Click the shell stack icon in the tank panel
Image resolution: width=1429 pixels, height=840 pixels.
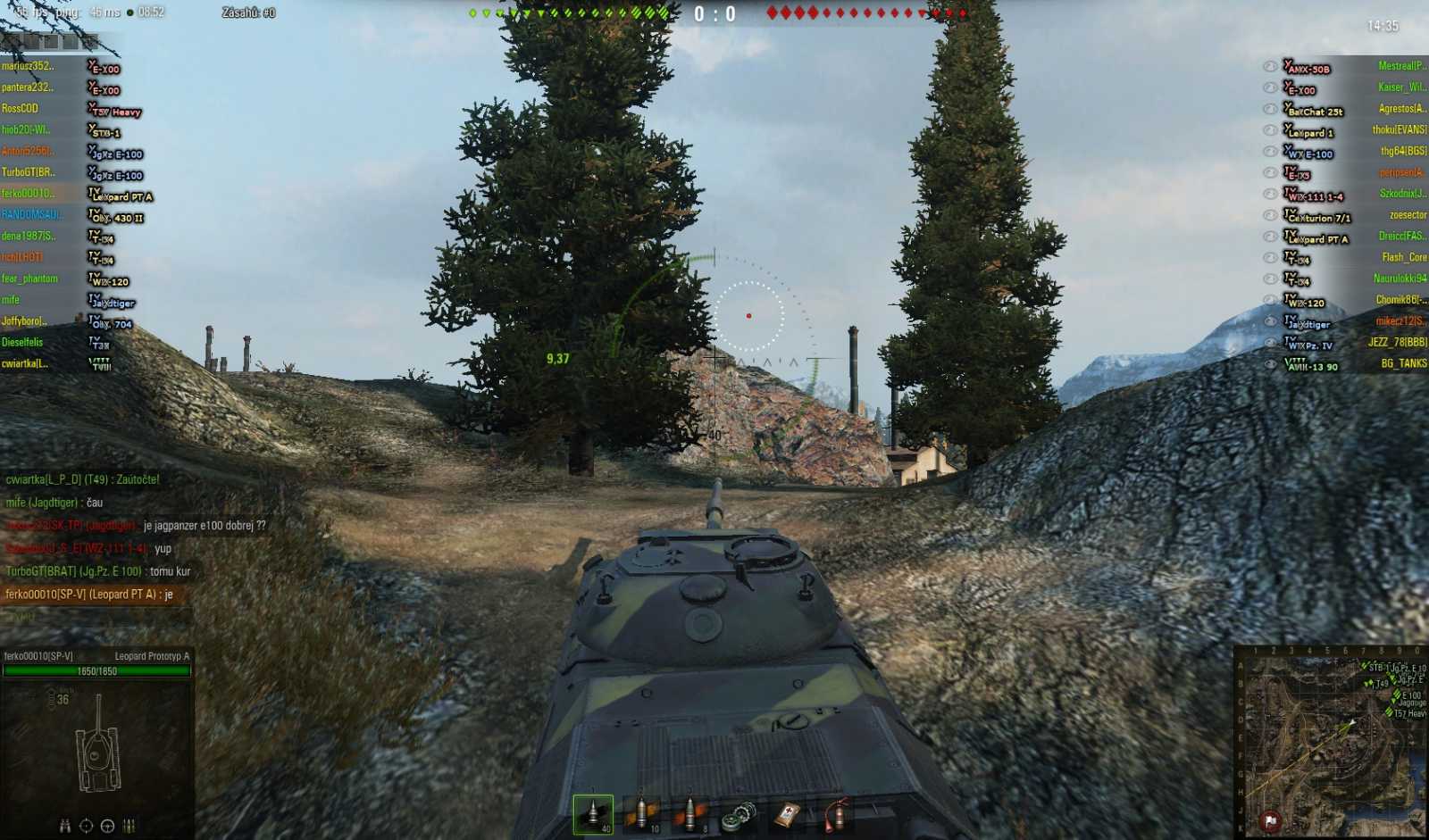[129, 826]
